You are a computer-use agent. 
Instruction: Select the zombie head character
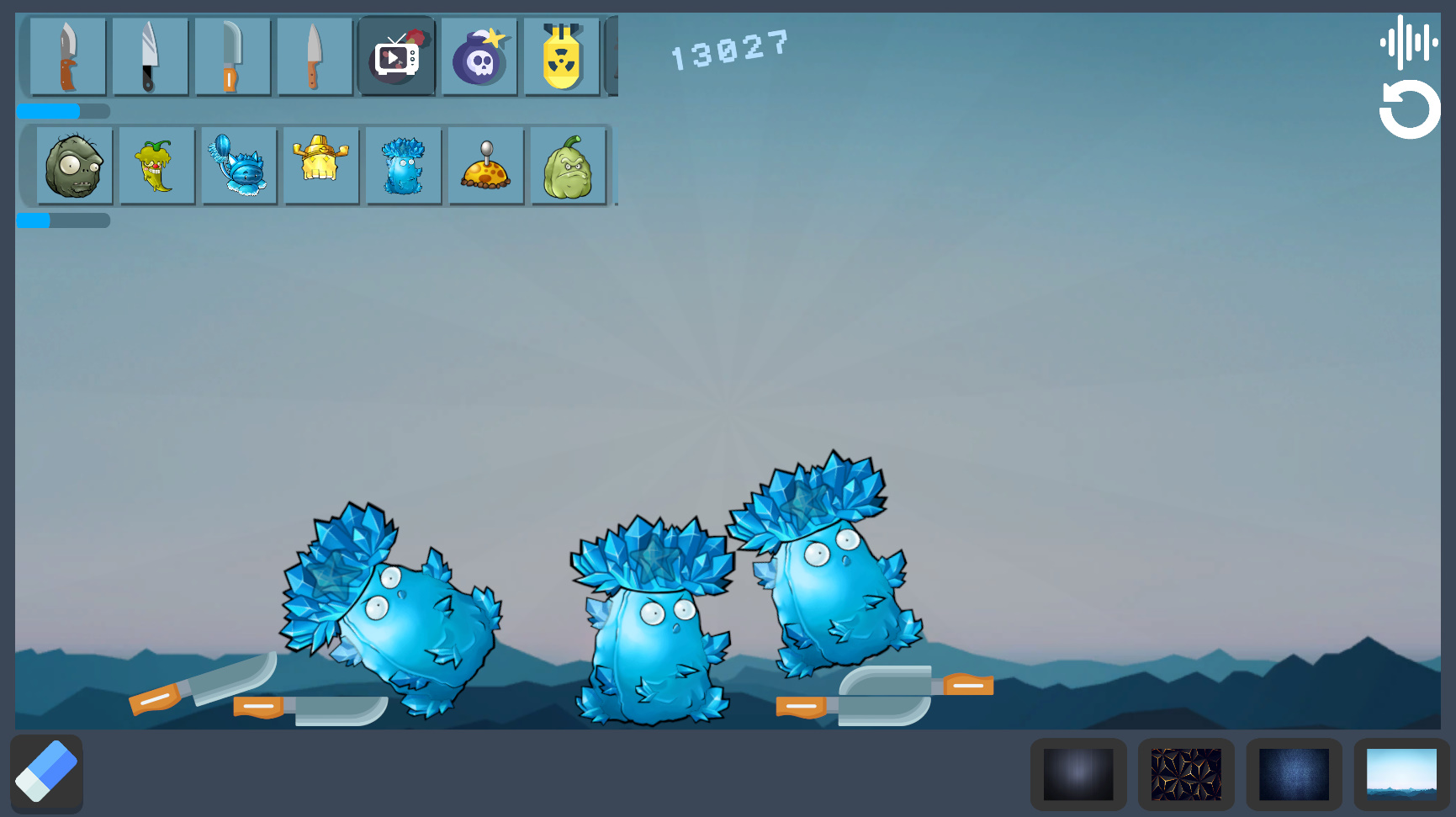click(73, 165)
